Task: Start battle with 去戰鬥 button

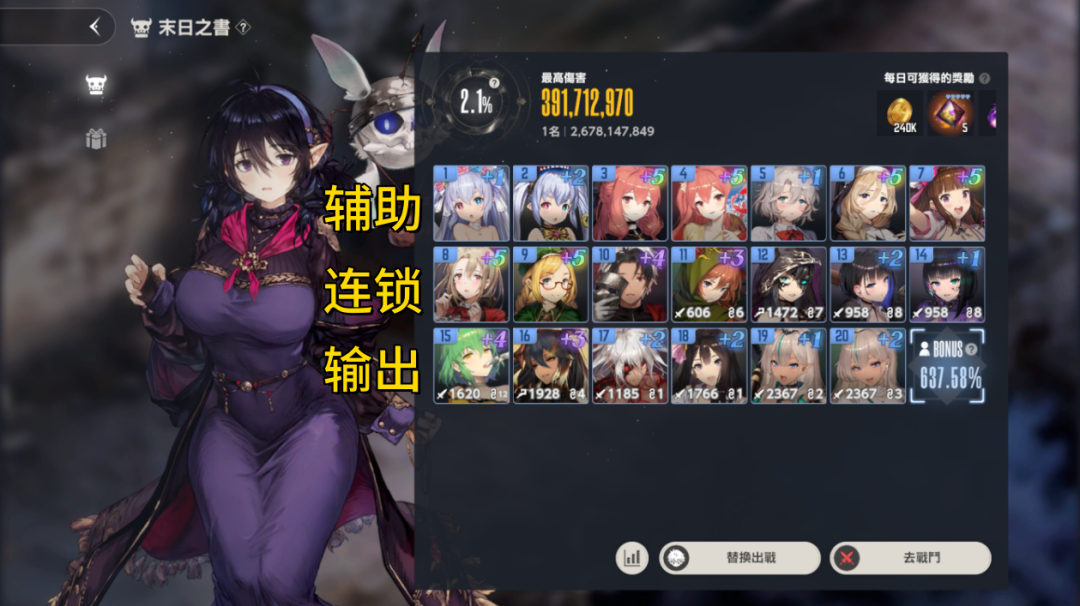Action: click(x=910, y=558)
